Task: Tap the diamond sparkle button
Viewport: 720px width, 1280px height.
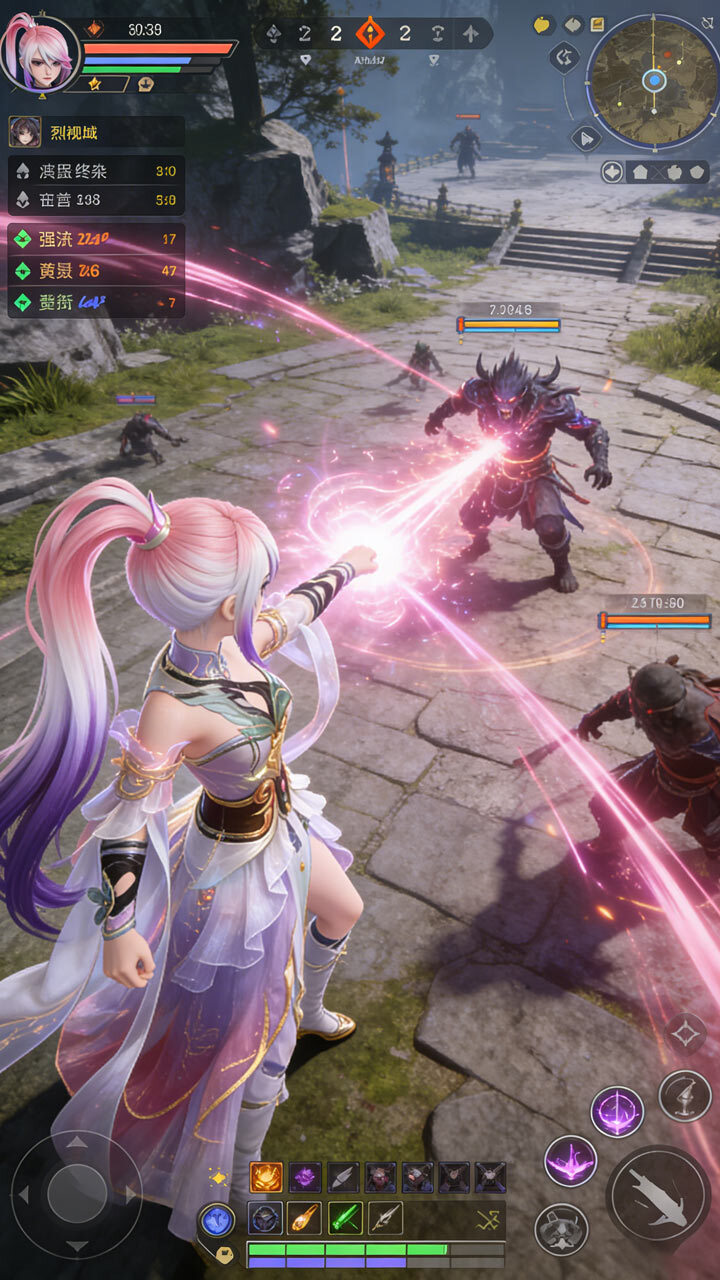Action: coord(687,1033)
